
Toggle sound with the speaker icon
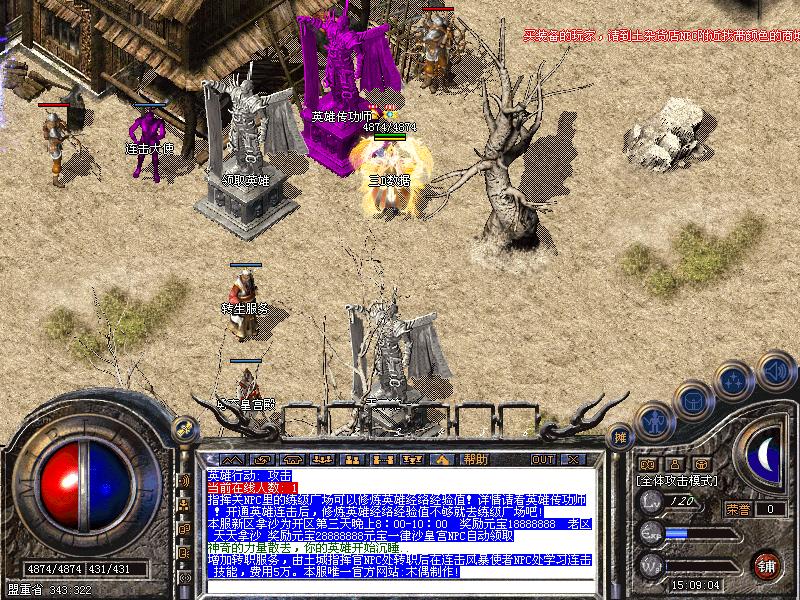click(x=774, y=370)
